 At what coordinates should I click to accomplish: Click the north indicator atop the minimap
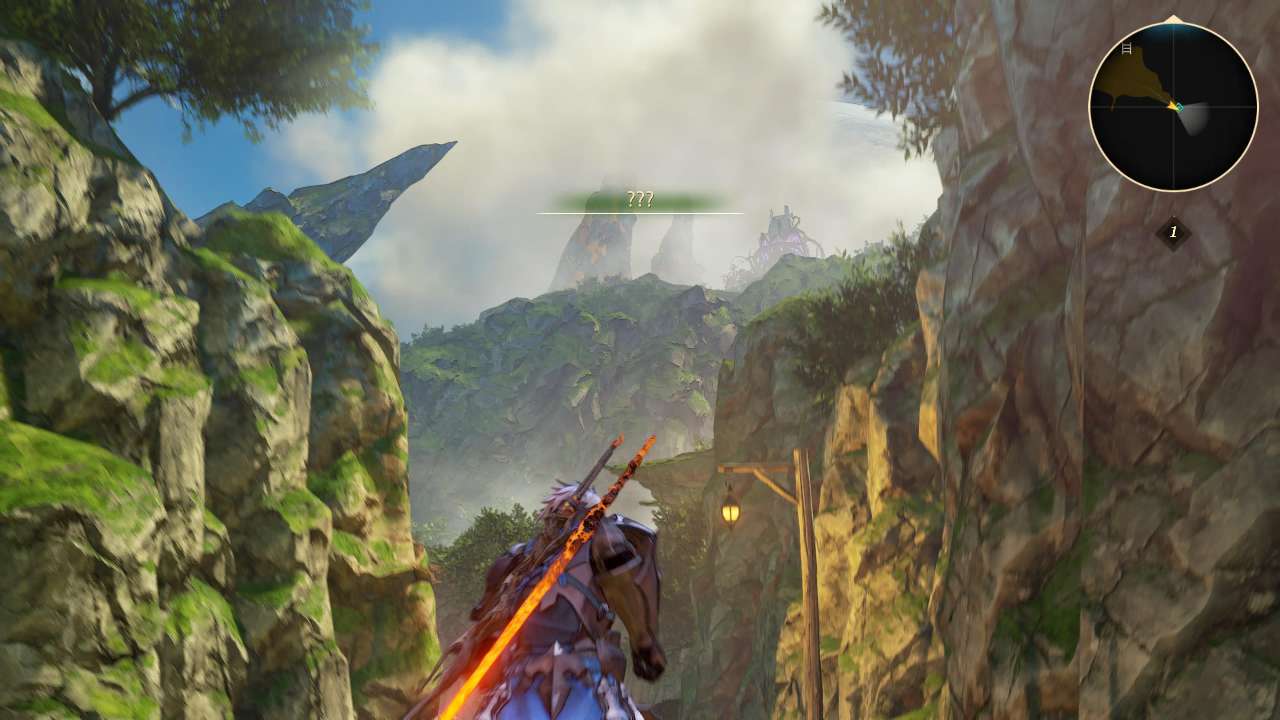pyautogui.click(x=1171, y=16)
